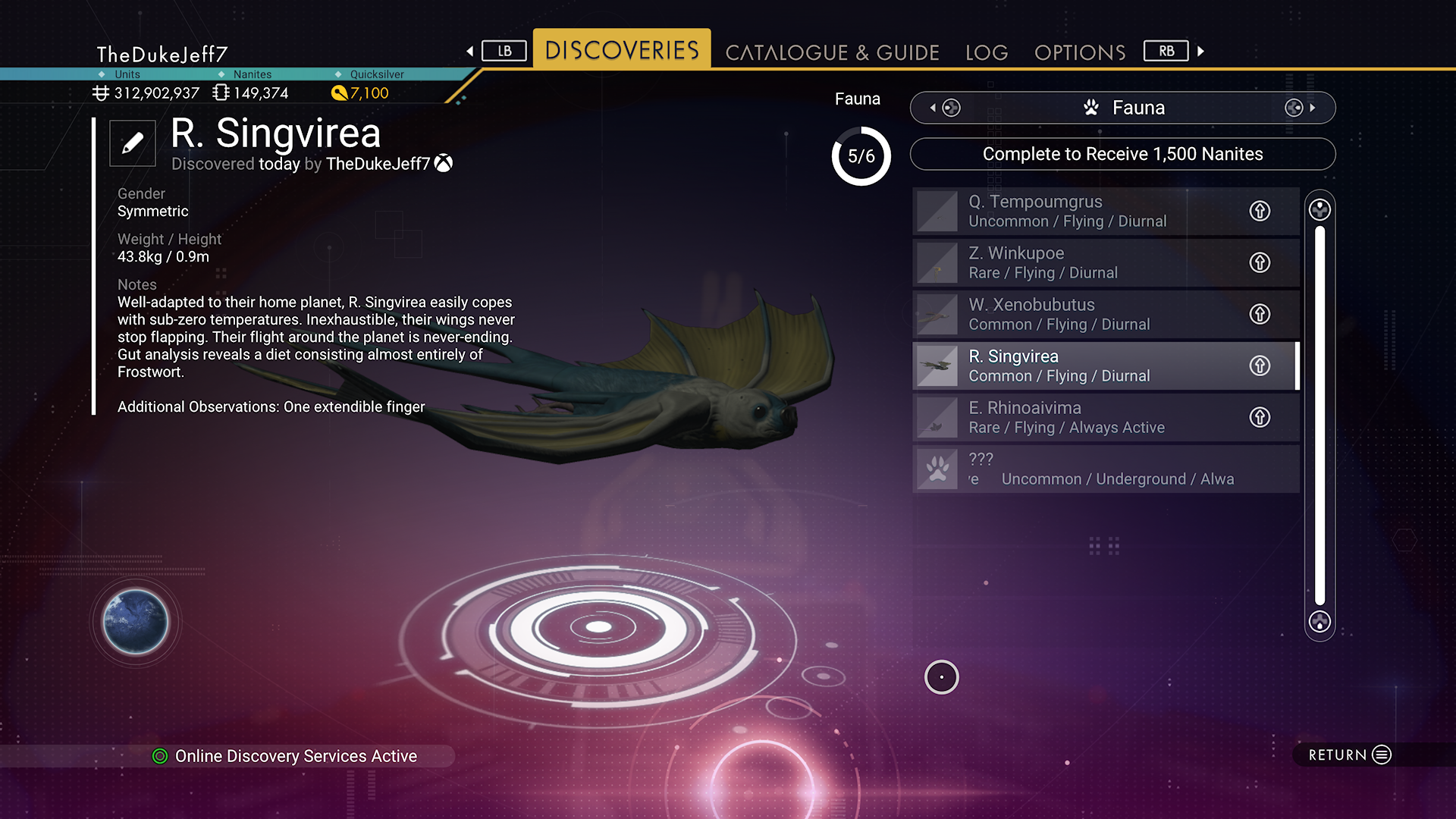Select Q. Tempoumgrus in the fauna list

1077,211
